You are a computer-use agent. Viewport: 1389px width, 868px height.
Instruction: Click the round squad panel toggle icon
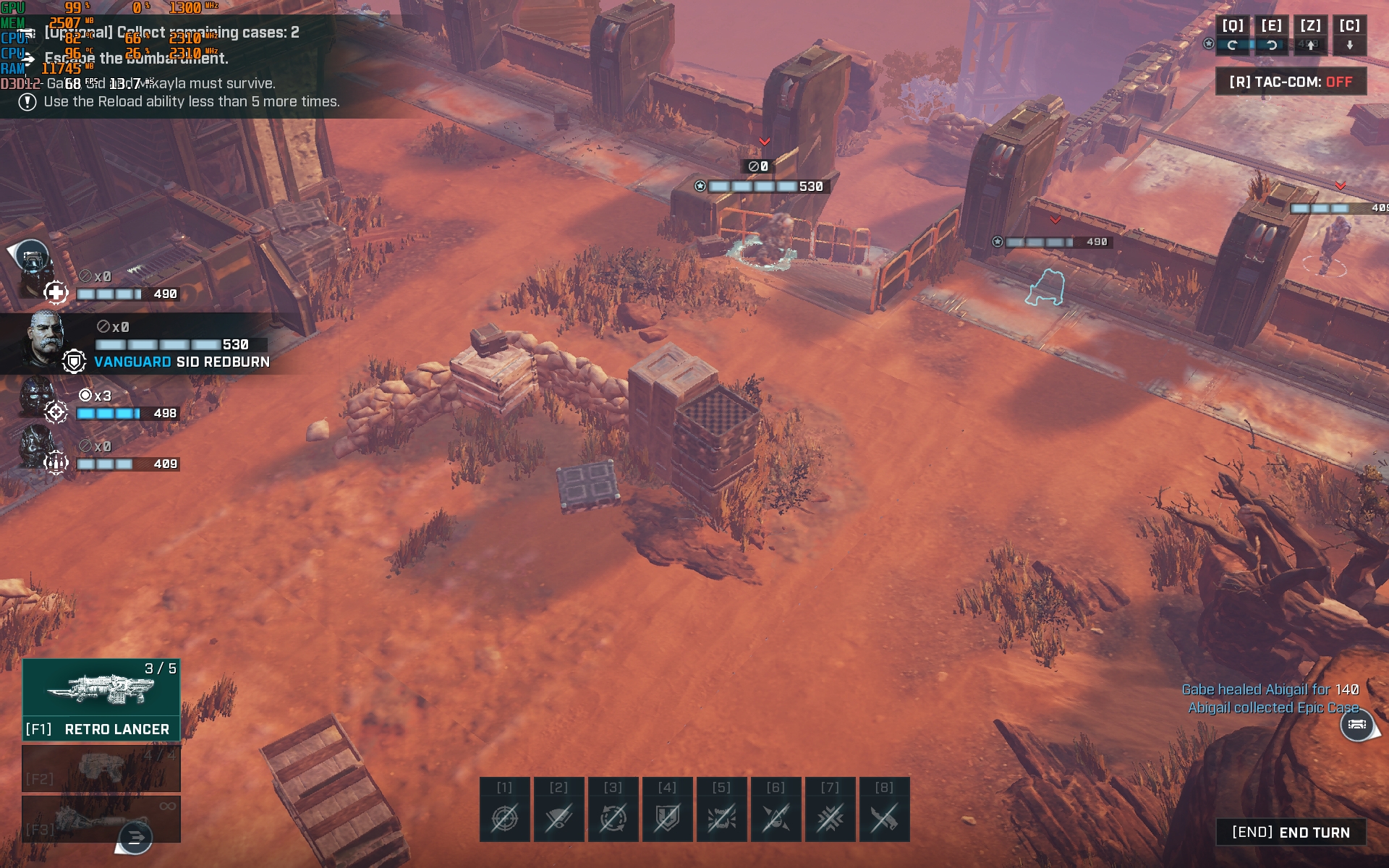coord(30,255)
